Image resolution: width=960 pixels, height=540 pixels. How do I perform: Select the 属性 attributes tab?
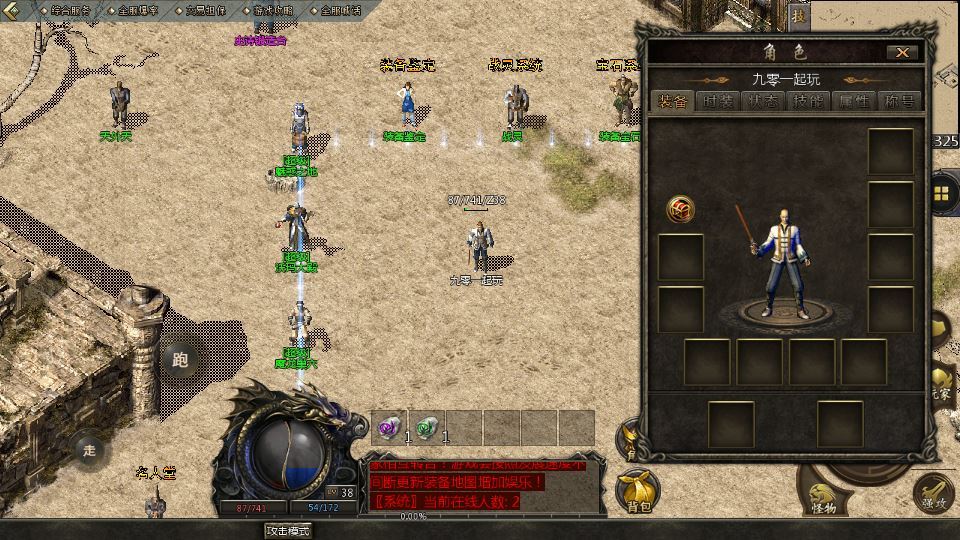coord(855,101)
